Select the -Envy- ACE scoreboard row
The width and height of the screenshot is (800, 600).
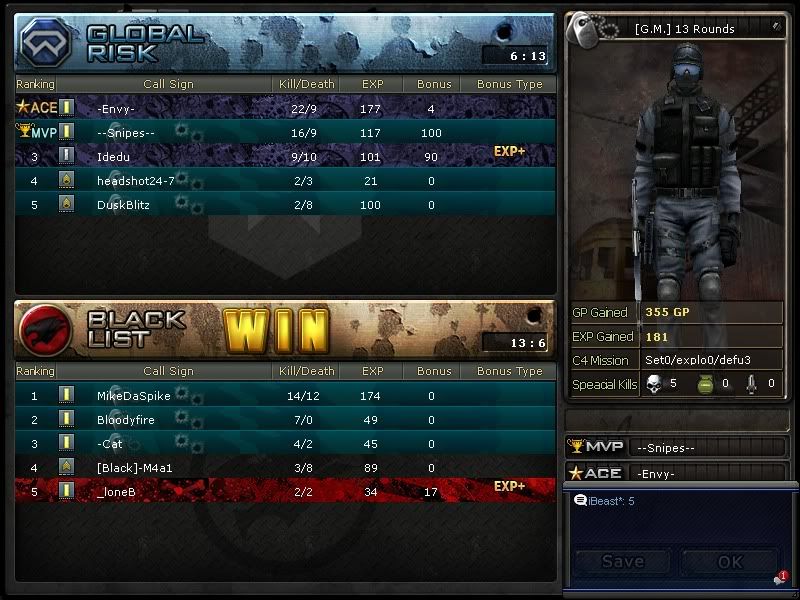(285, 108)
